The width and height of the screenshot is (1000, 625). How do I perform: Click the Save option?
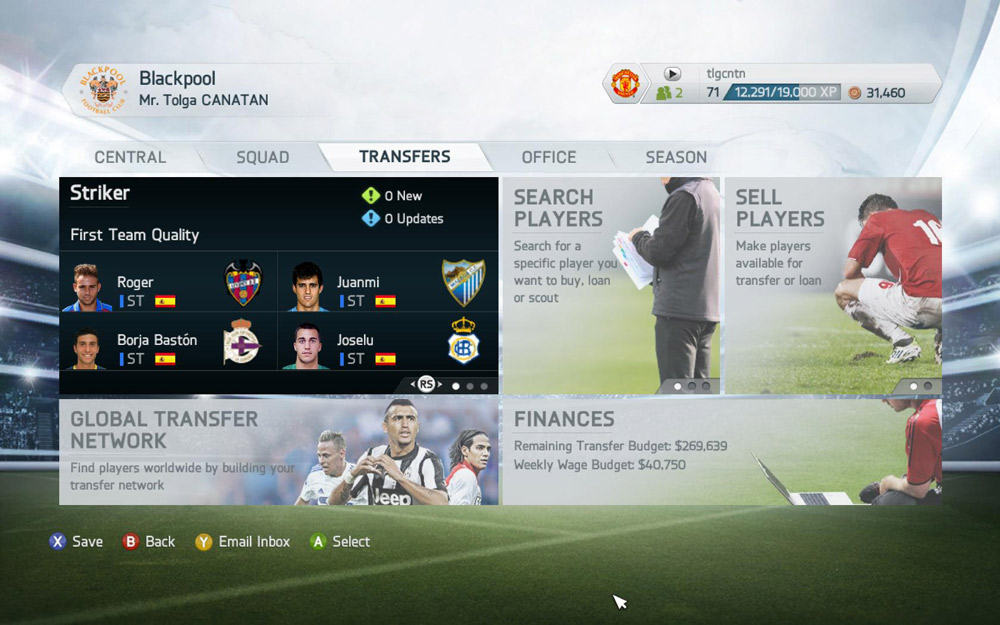coord(76,542)
